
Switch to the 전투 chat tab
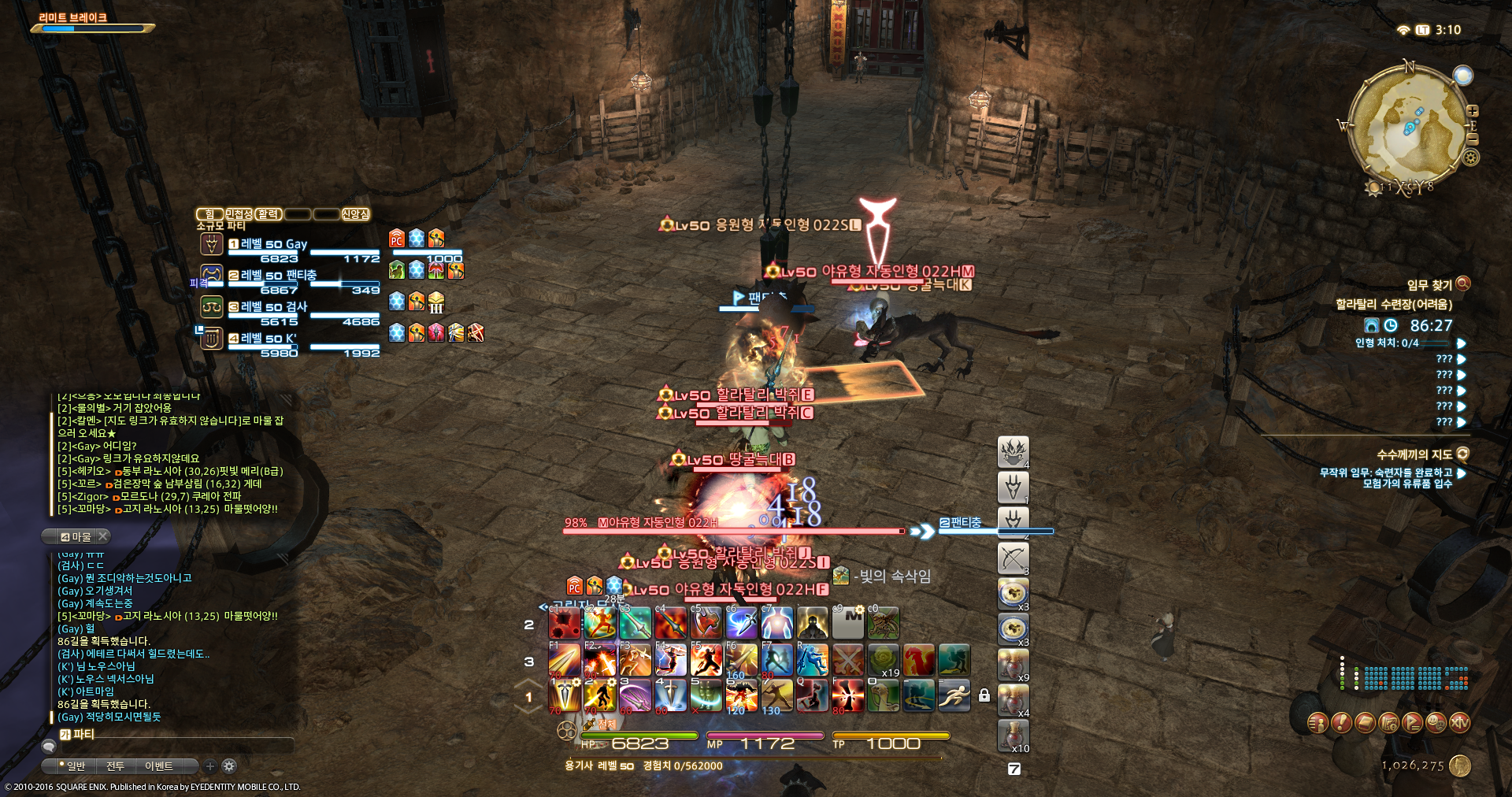(x=116, y=765)
